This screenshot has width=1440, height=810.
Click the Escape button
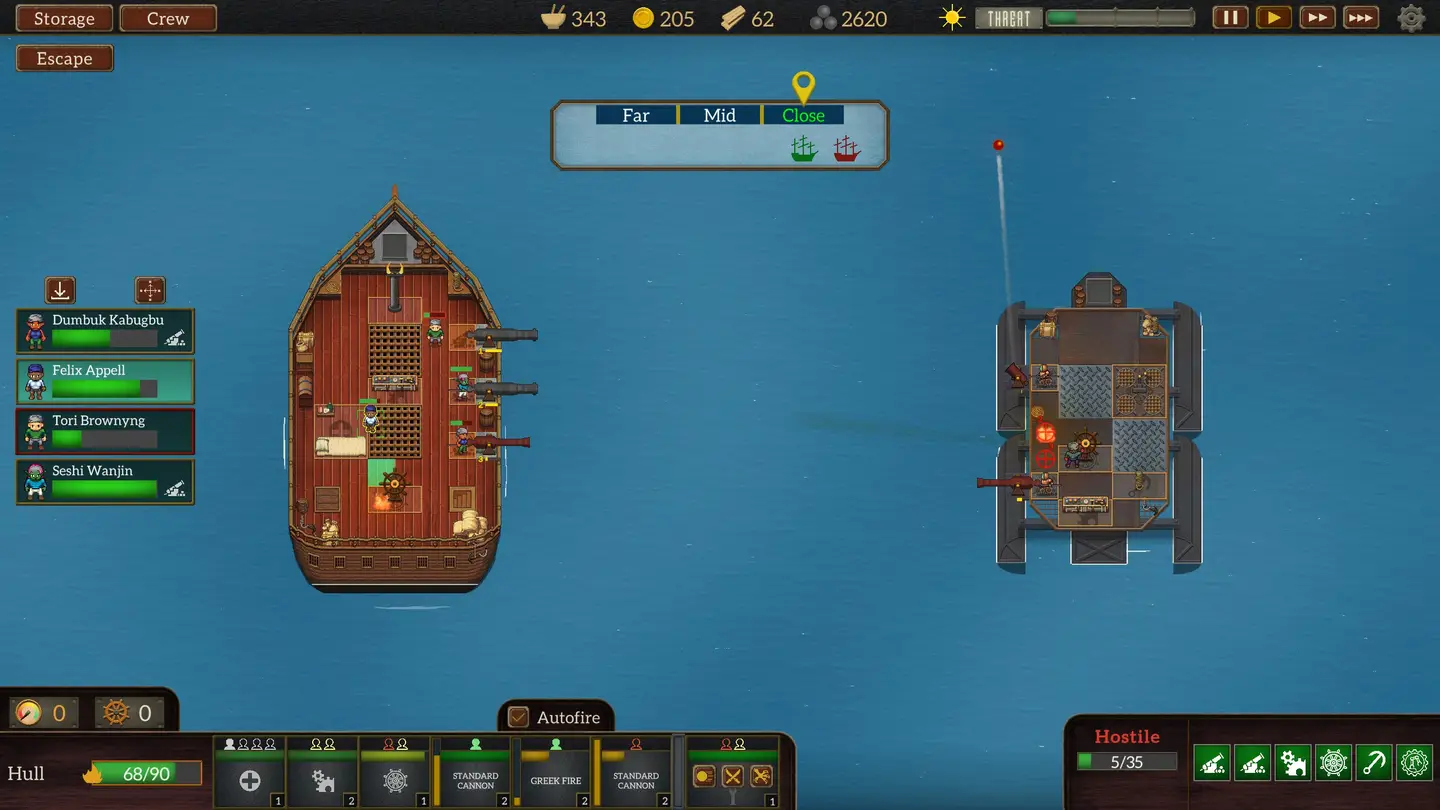64,59
